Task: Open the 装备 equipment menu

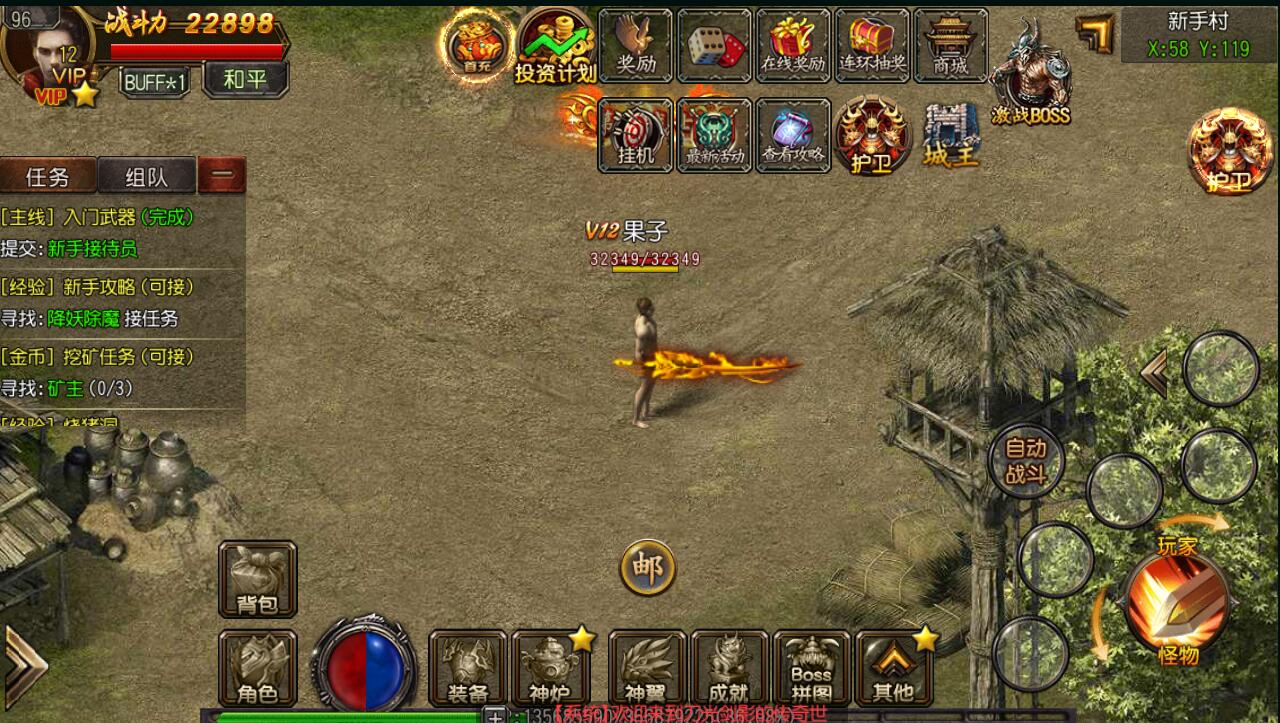Action: tap(468, 668)
